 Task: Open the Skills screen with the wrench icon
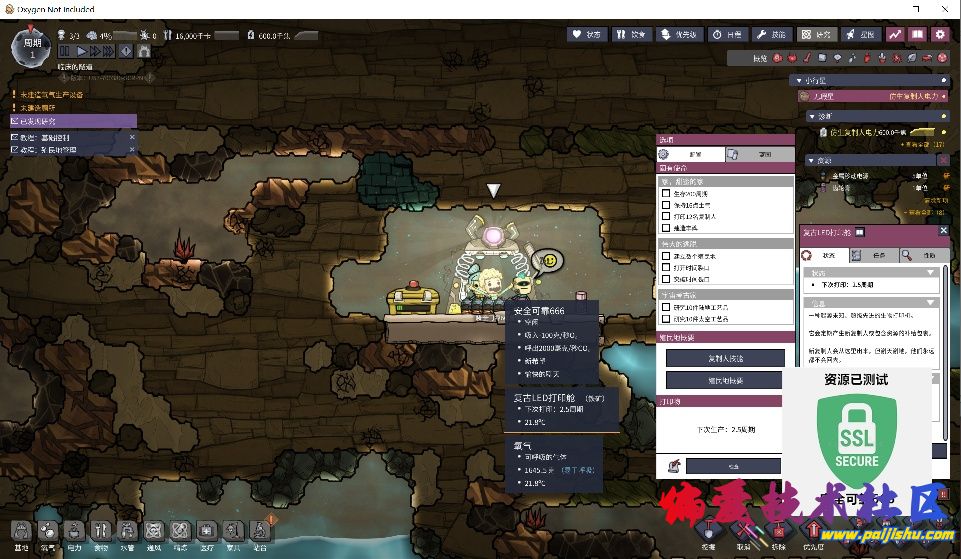771,34
